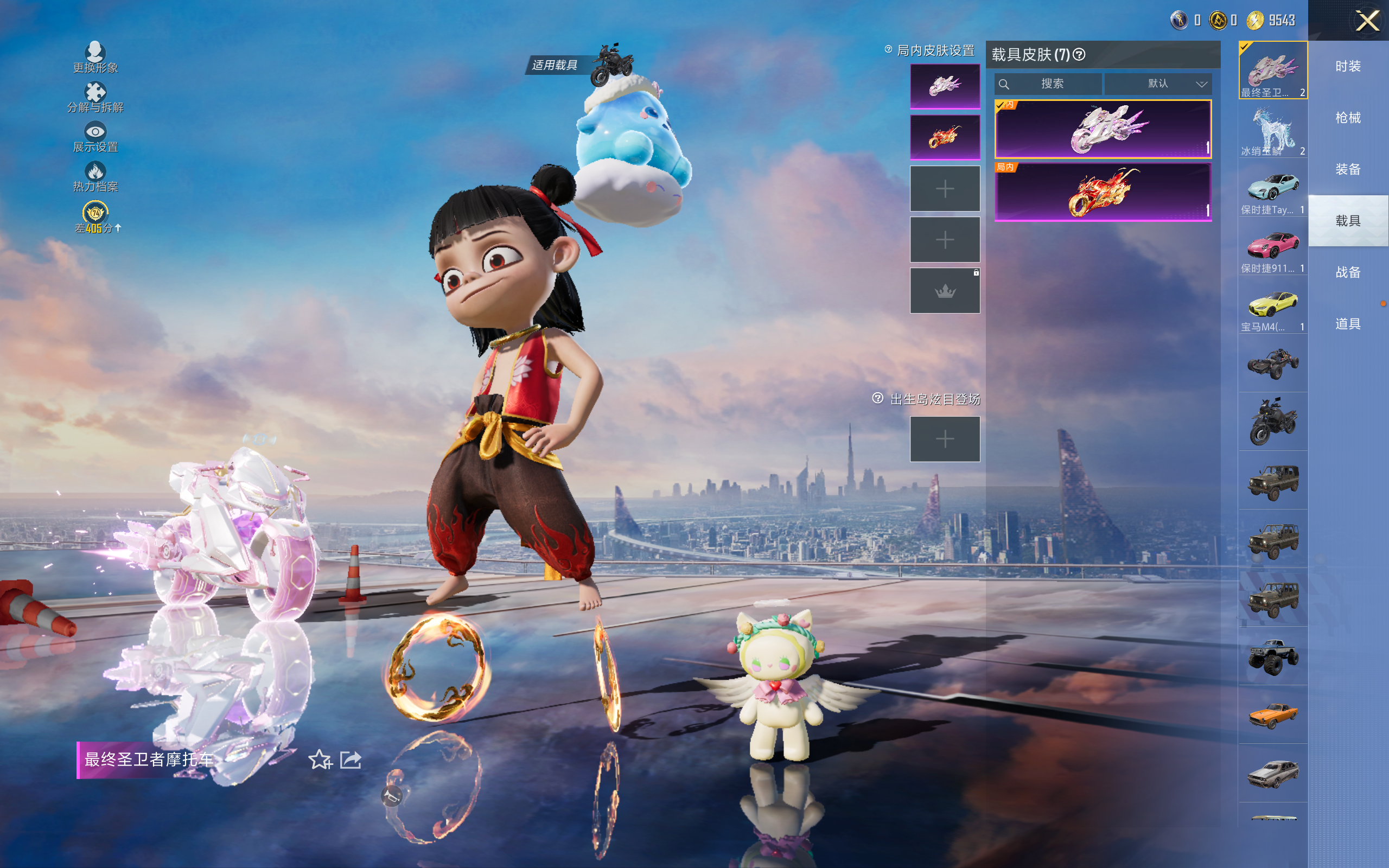Select the 装备 equipment tab
This screenshot has width=1389, height=868.
(1348, 169)
